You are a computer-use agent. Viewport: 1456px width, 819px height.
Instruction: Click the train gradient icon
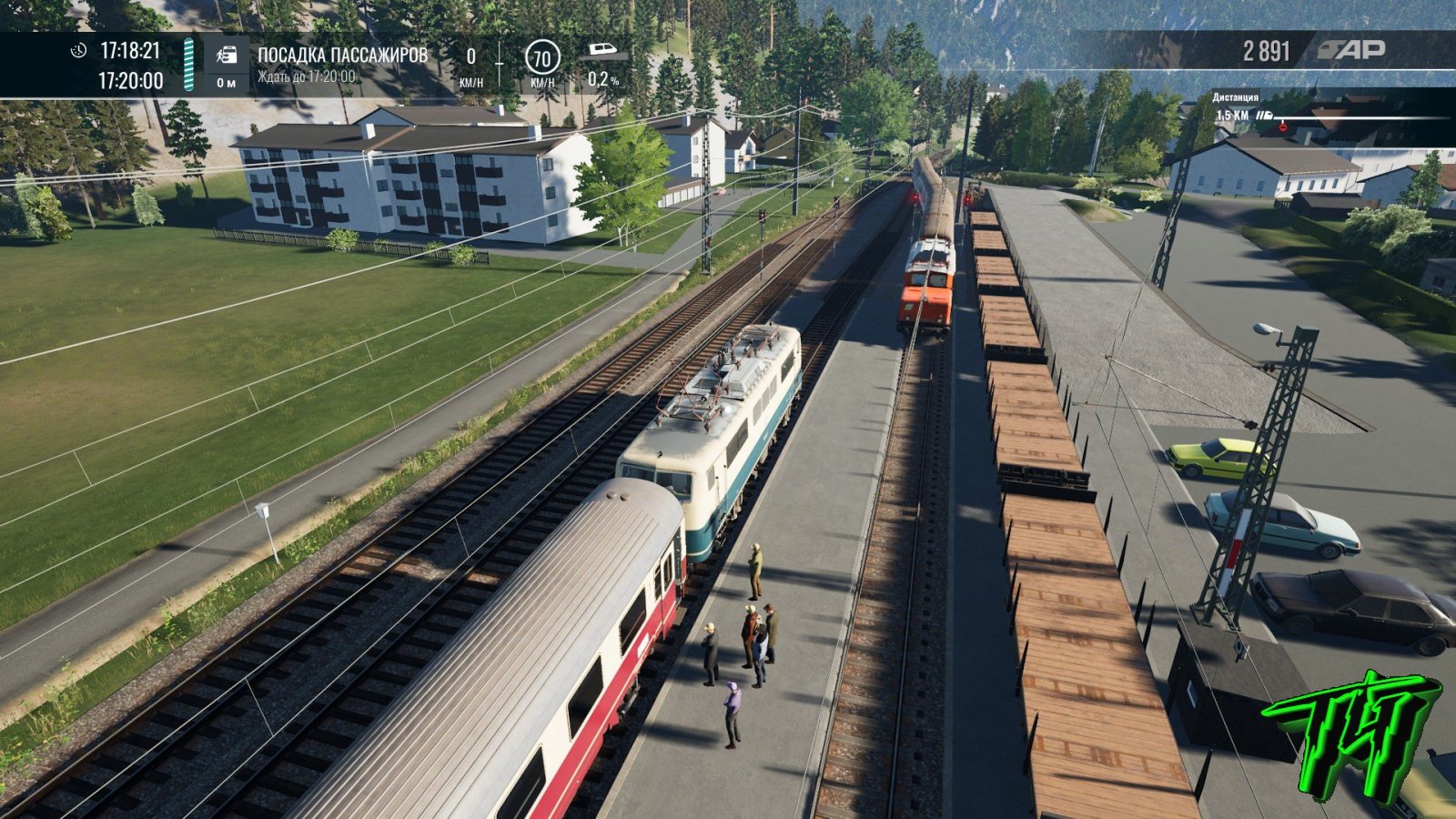[602, 50]
